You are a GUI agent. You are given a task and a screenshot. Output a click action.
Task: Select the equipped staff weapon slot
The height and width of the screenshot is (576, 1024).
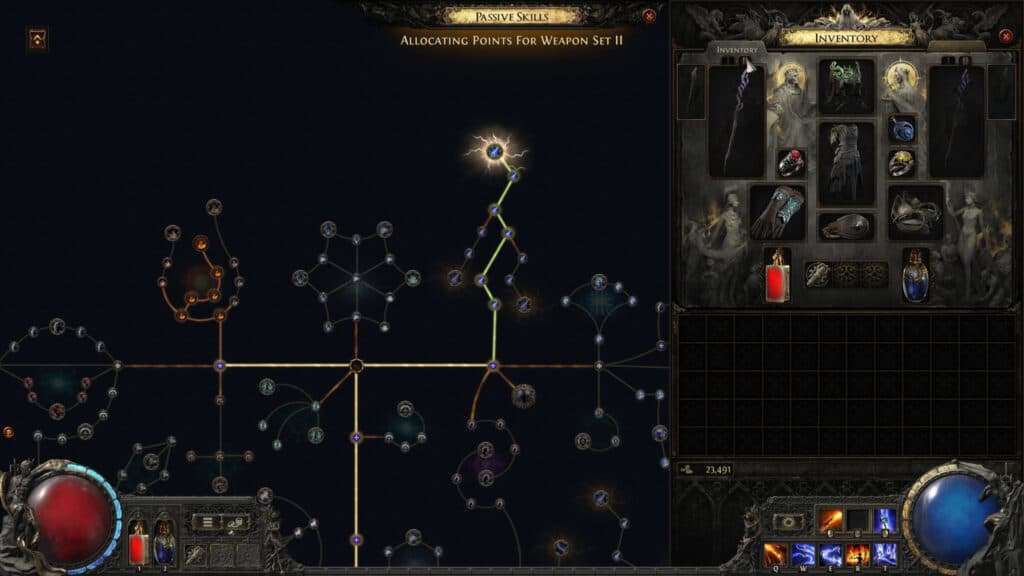coord(736,121)
